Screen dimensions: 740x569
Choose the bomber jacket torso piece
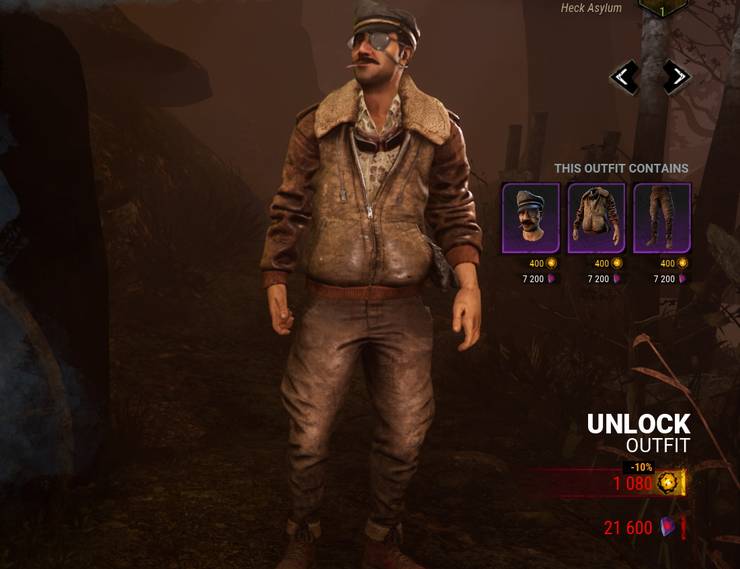(x=596, y=218)
